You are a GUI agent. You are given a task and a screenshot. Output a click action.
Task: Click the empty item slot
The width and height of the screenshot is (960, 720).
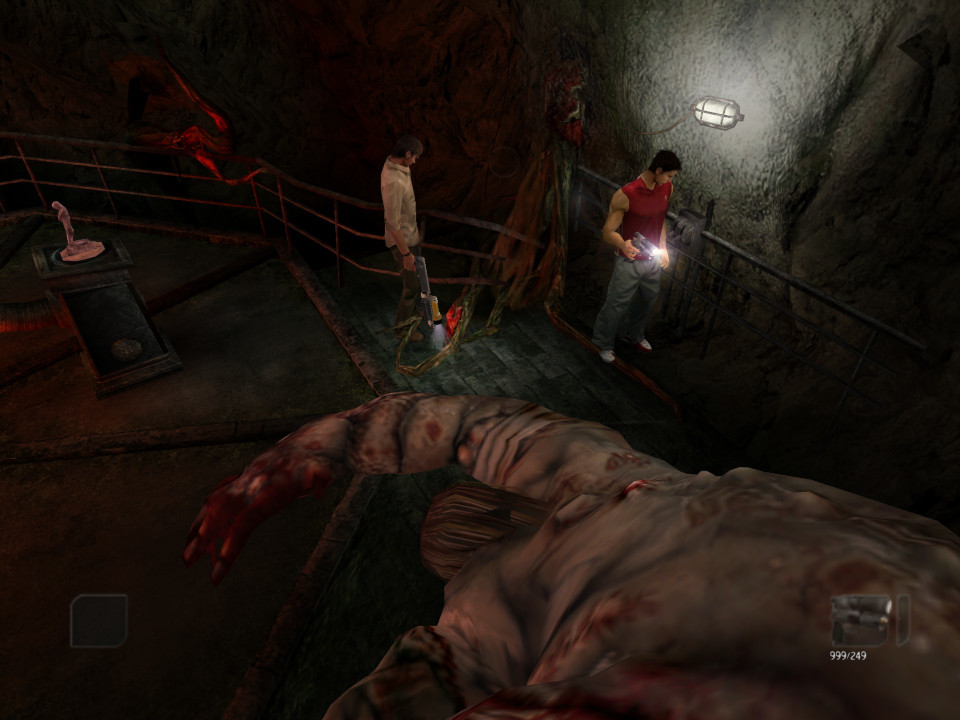(98, 620)
